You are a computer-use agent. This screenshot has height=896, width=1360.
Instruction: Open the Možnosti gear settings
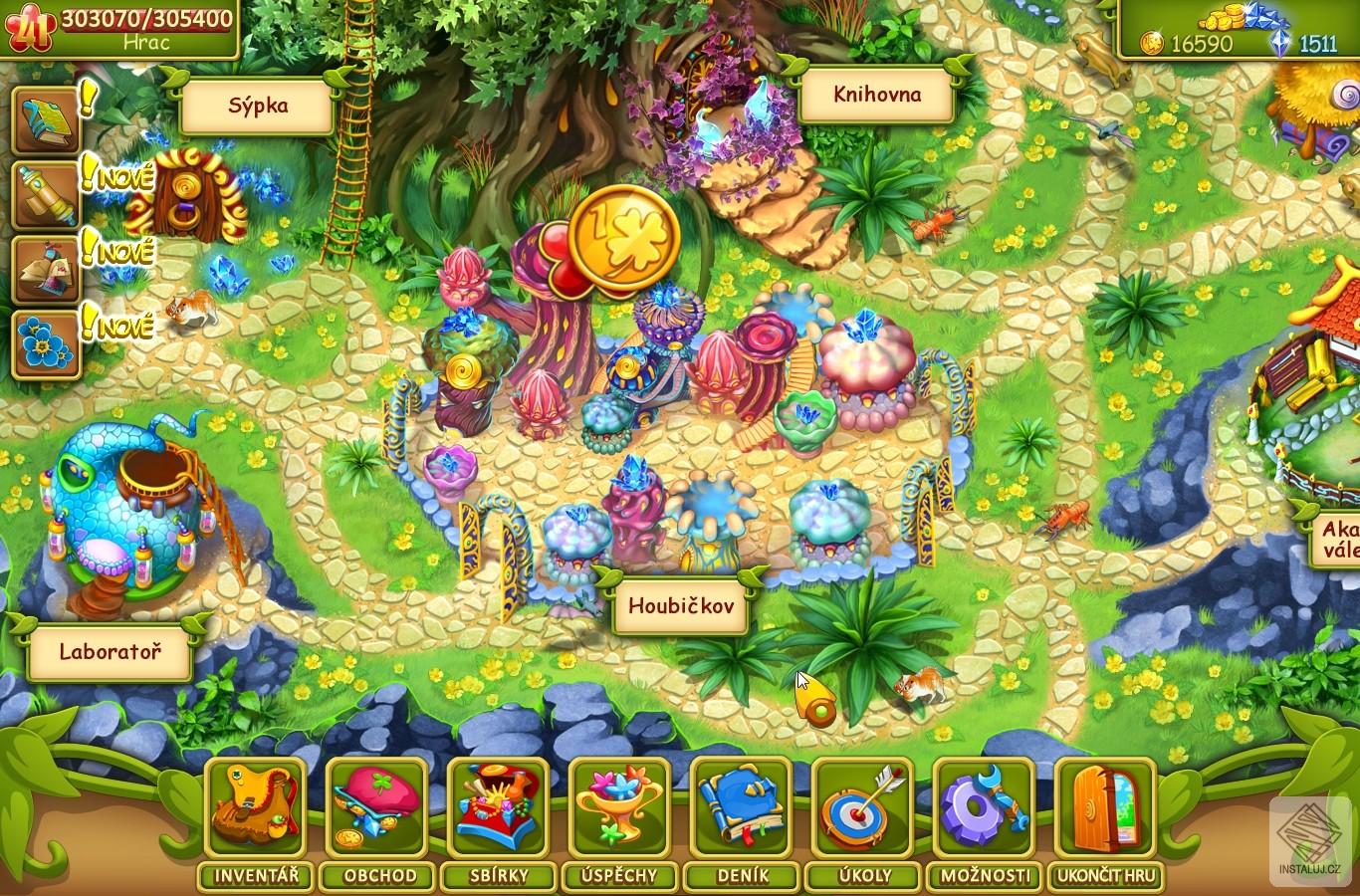tap(984, 806)
